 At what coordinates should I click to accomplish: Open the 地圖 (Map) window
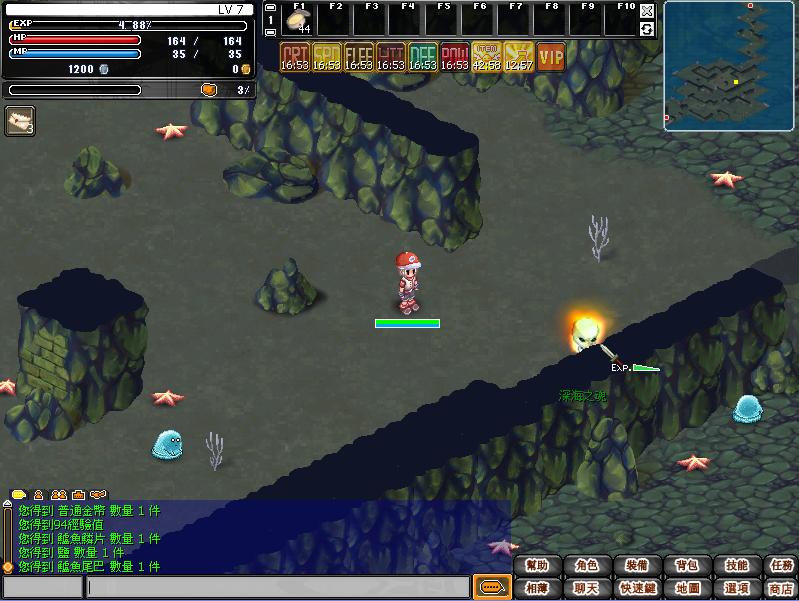click(x=687, y=588)
